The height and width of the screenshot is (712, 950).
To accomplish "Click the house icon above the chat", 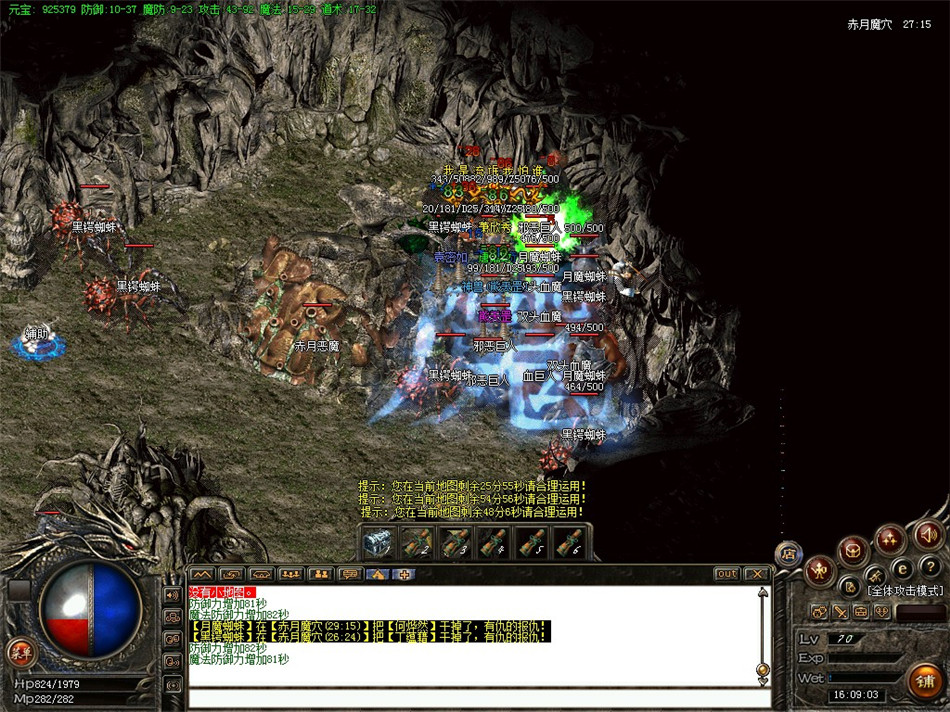I will pos(376,574).
